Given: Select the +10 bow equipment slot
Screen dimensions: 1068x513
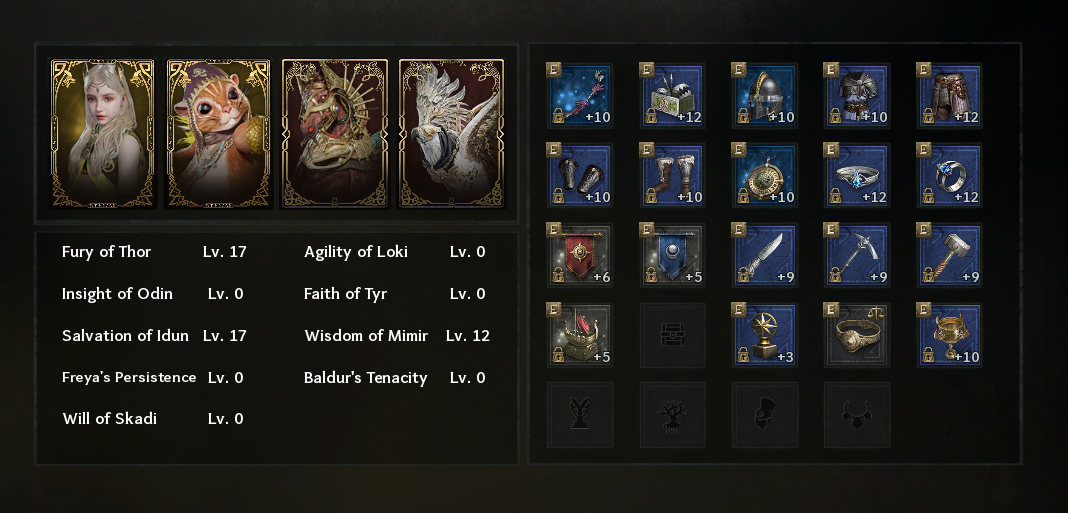Looking at the screenshot, I should click(581, 96).
